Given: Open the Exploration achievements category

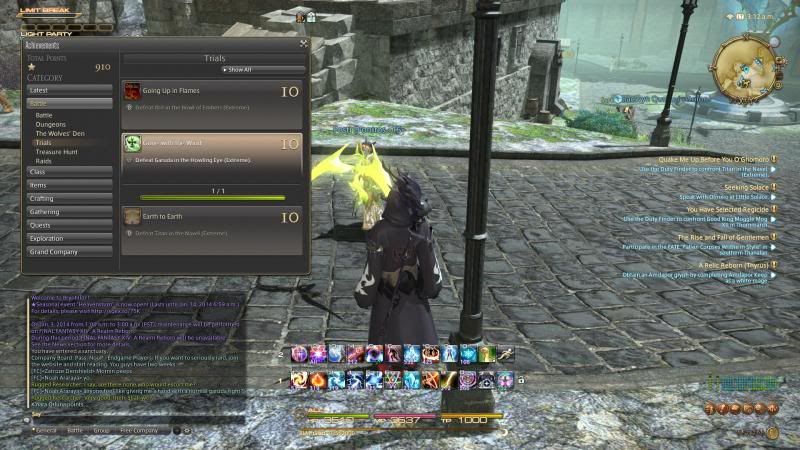Looking at the screenshot, I should [68, 239].
